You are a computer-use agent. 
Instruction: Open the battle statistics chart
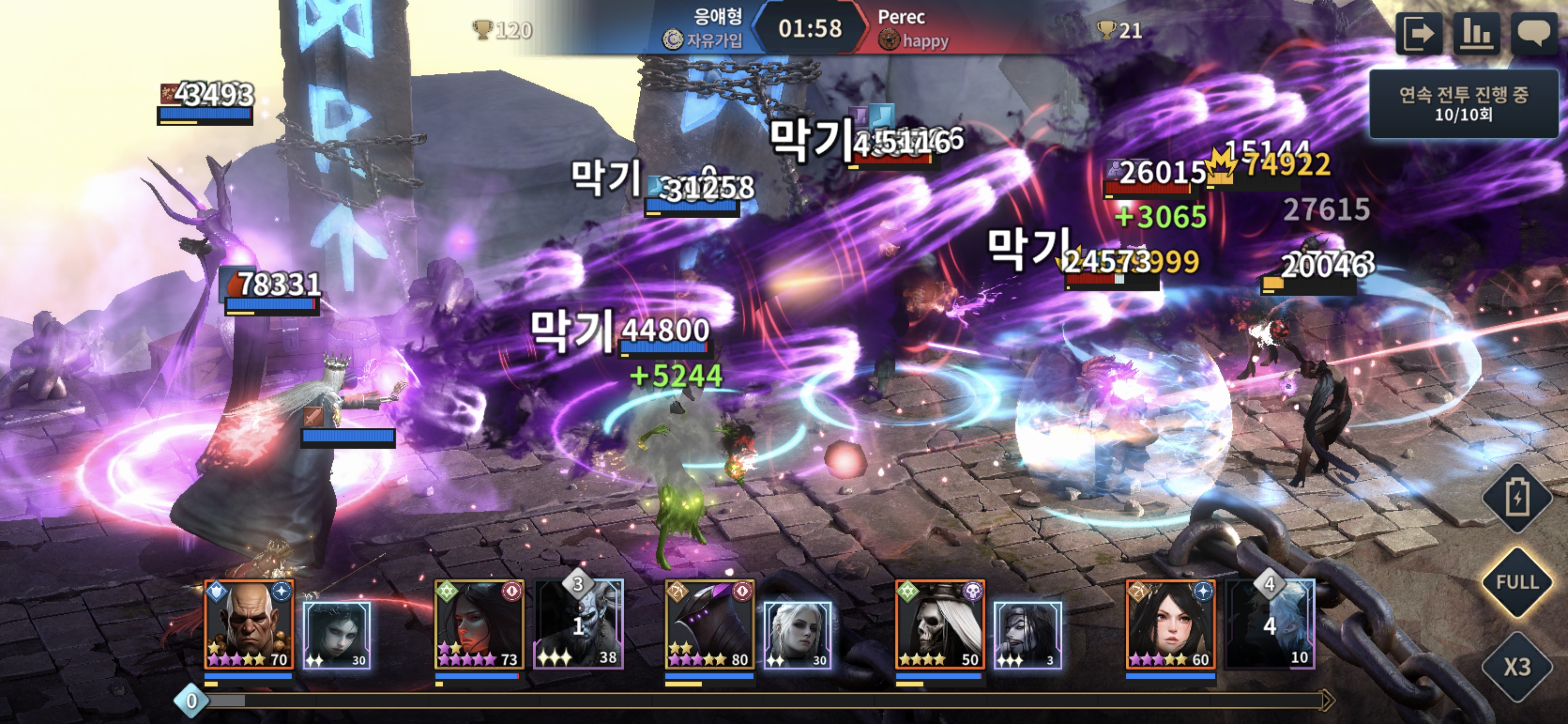(x=1476, y=34)
